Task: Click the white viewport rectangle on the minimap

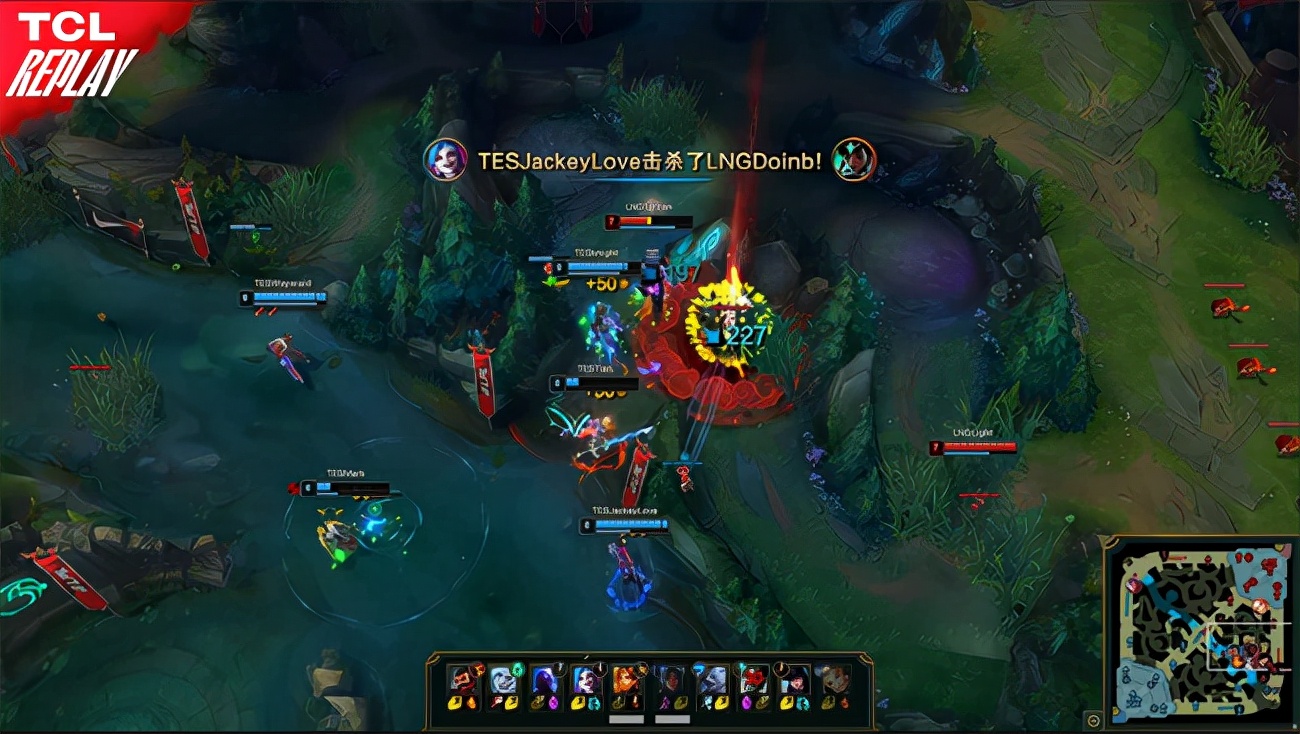Action: (1247, 646)
